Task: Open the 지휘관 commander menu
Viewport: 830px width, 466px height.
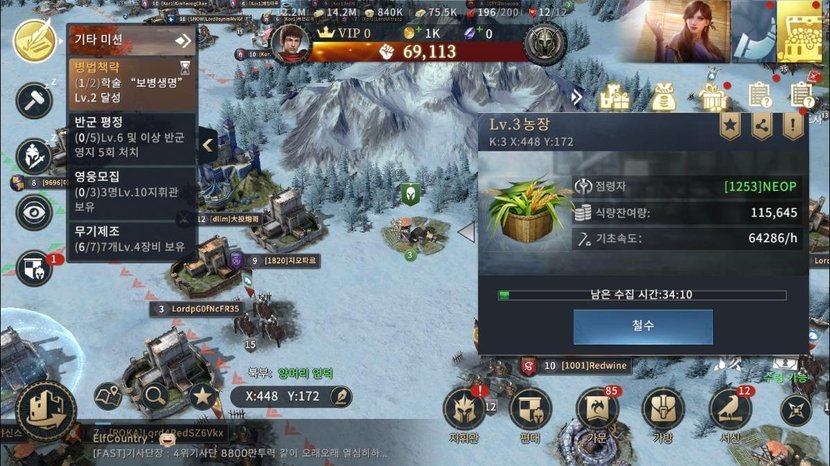Action: (x=464, y=410)
